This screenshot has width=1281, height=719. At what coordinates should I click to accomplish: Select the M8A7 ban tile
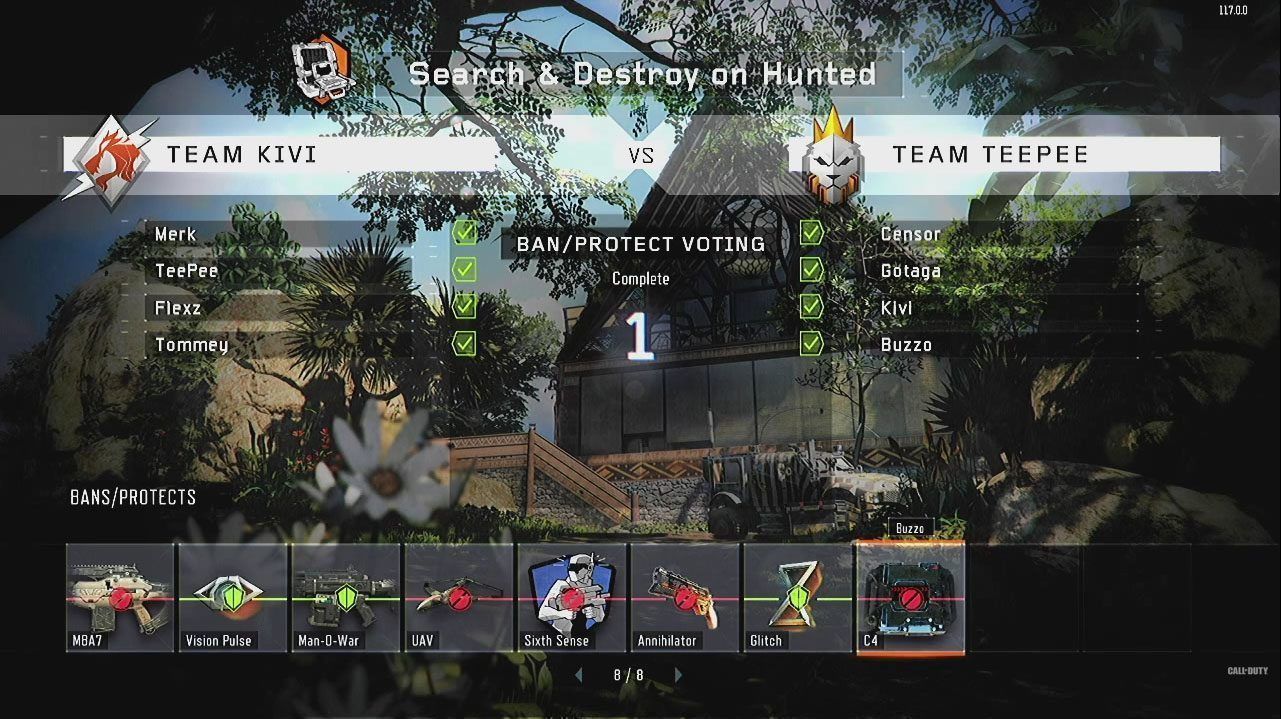point(120,597)
